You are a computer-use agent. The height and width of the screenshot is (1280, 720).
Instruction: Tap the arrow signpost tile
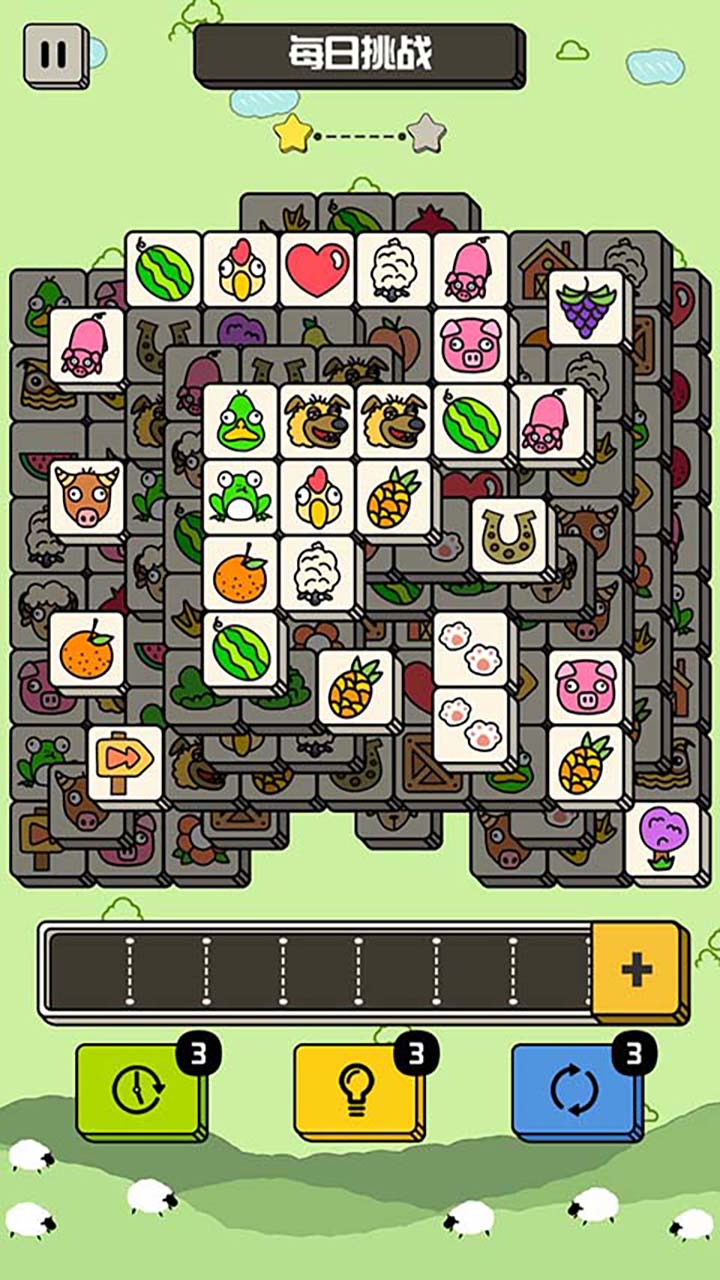125,765
